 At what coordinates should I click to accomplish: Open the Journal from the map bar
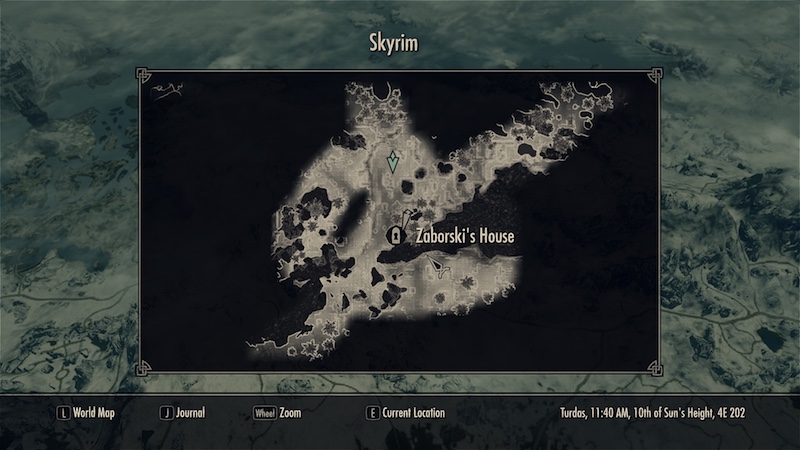191,412
